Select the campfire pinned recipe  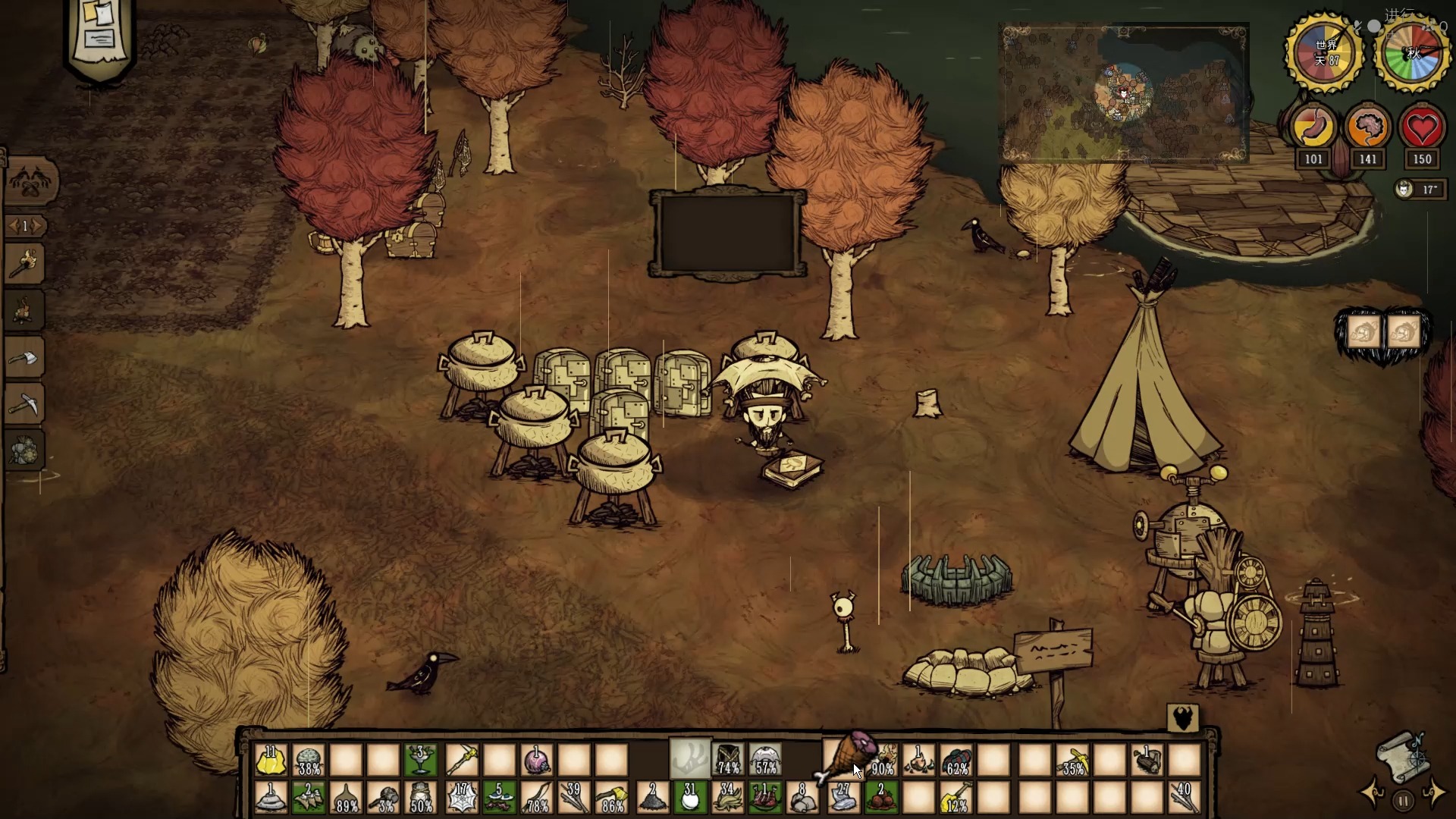coord(25,310)
